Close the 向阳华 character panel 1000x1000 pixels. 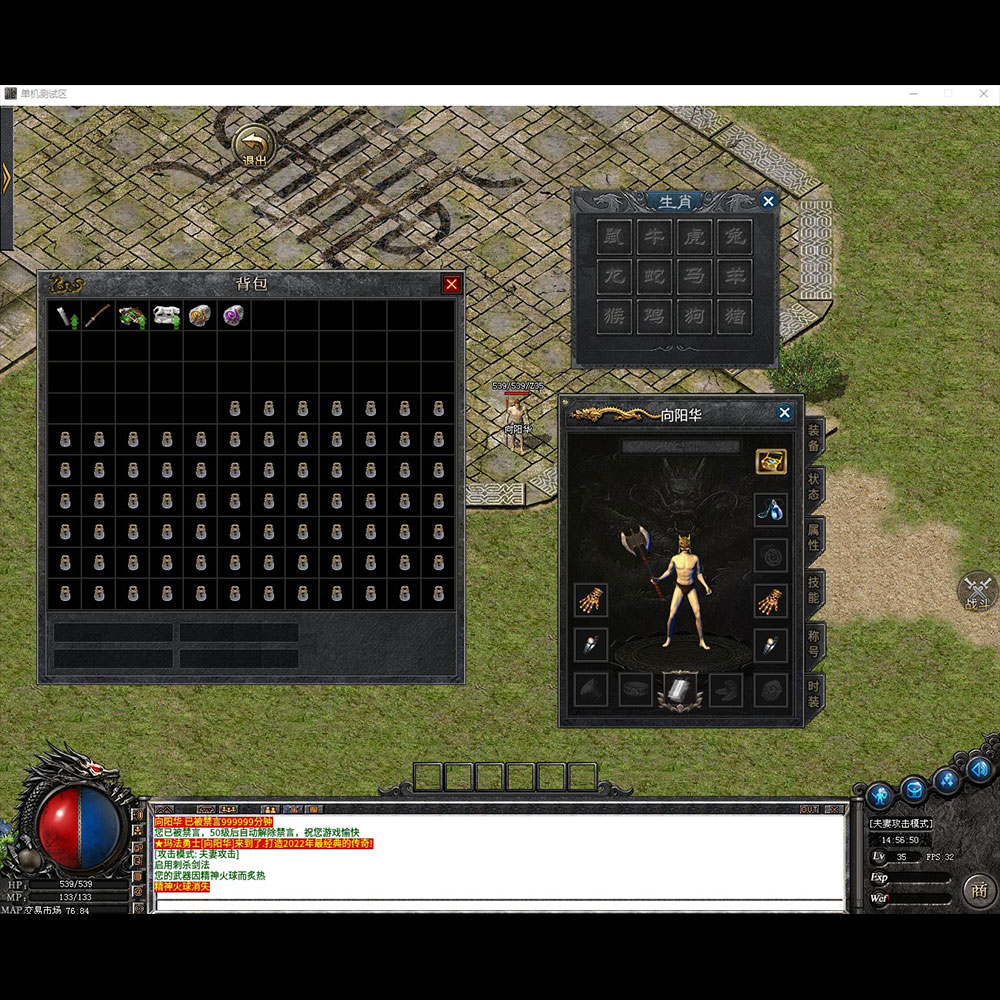[784, 413]
